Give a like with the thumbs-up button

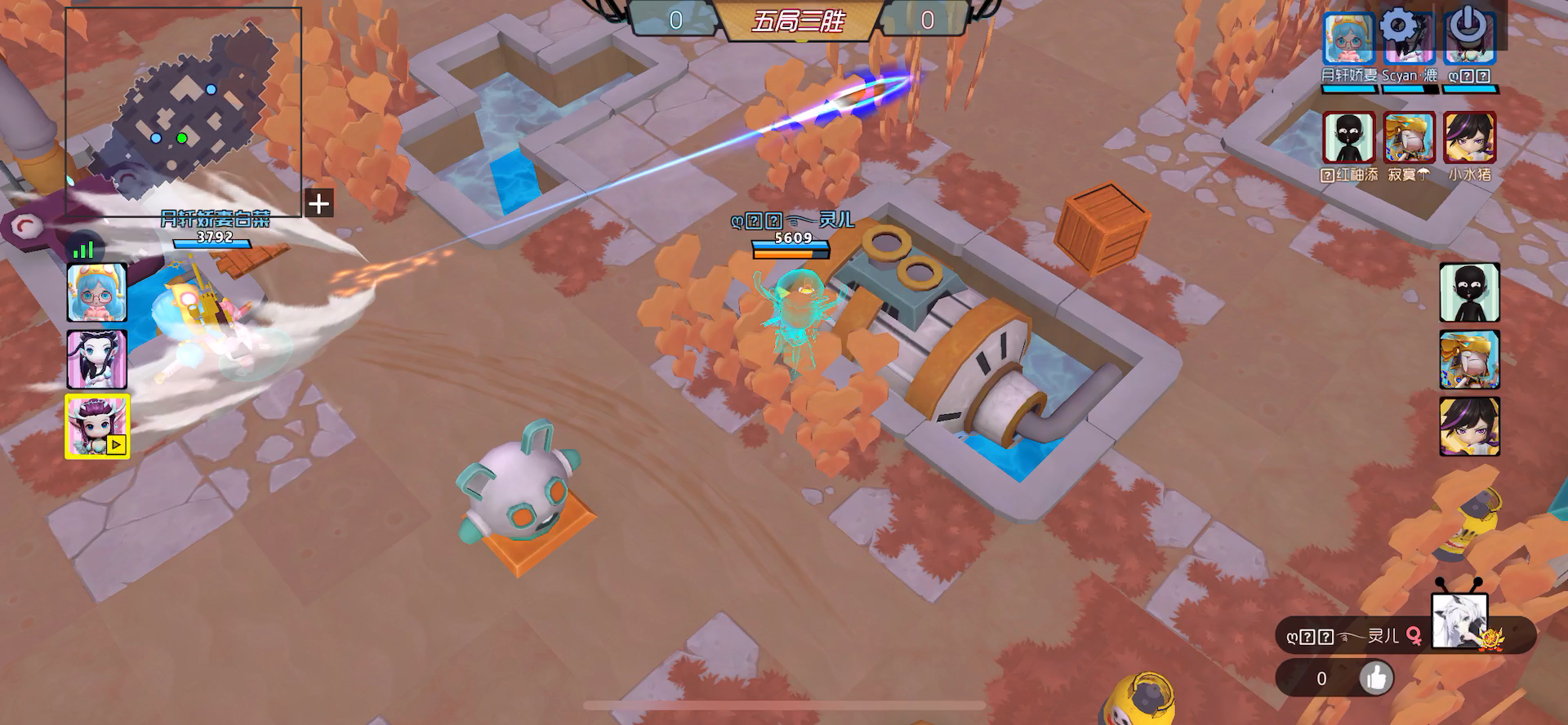(x=1376, y=678)
